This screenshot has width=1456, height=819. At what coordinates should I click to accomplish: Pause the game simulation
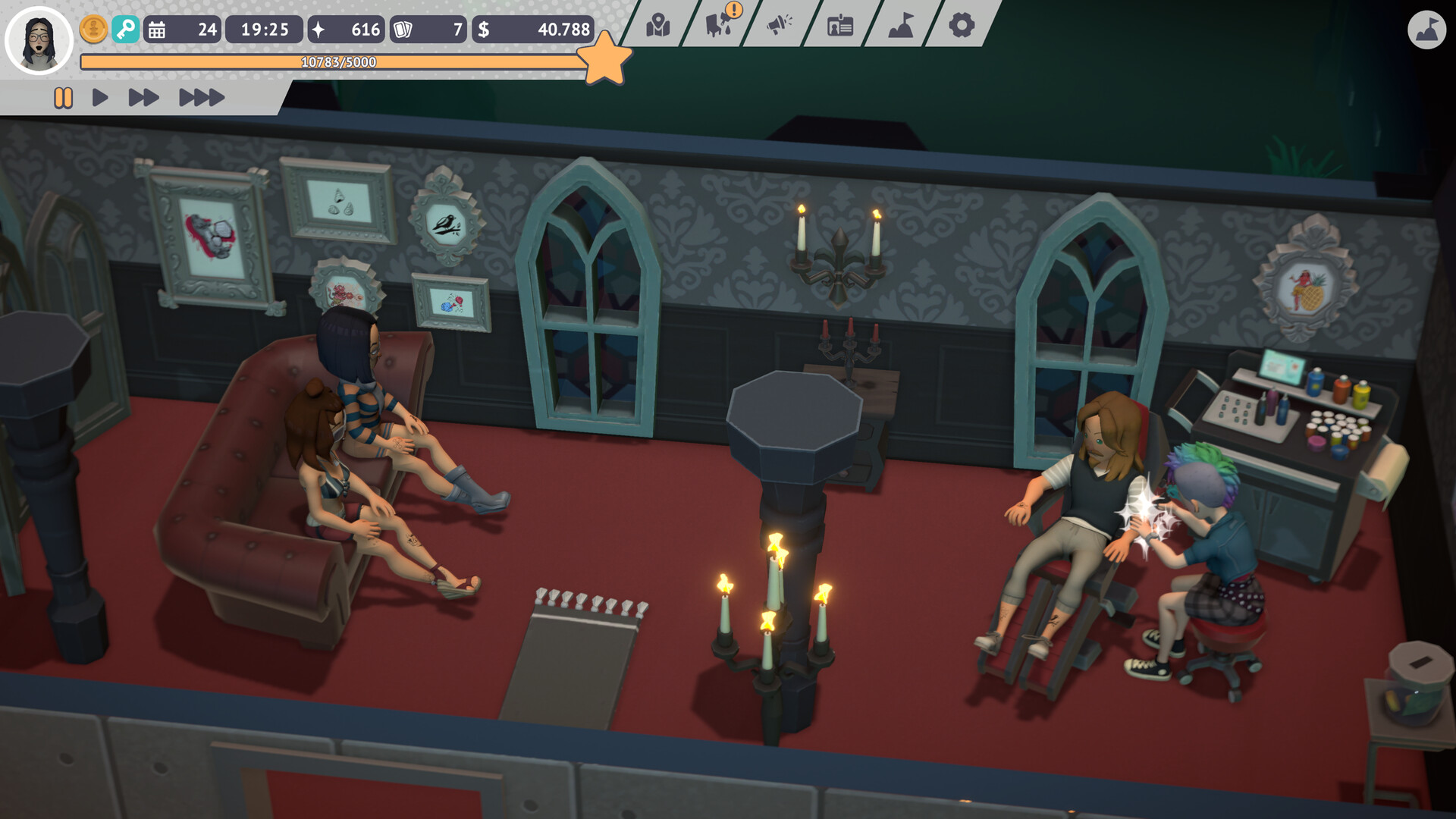click(64, 97)
